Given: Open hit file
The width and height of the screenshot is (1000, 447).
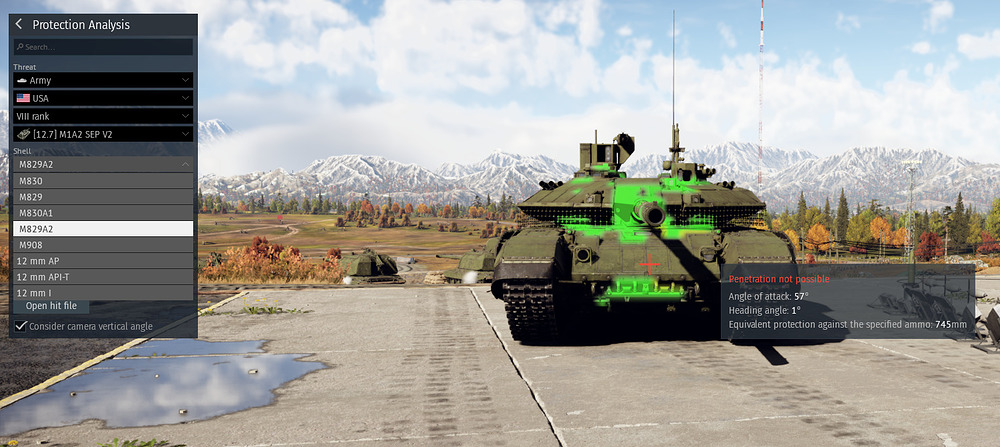Looking at the screenshot, I should [58, 306].
